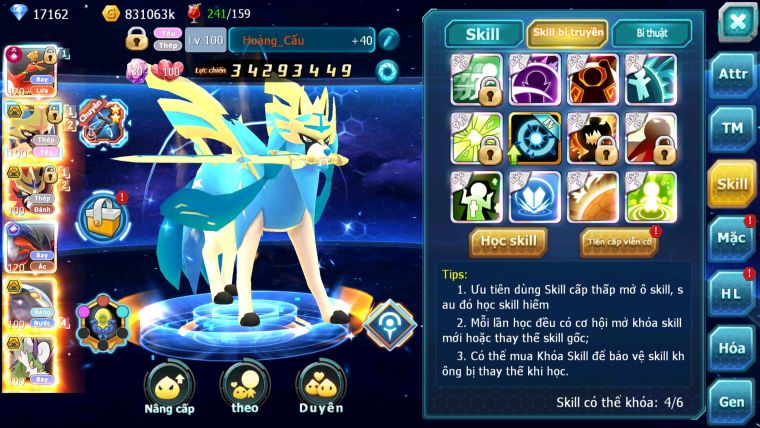Select the Hóa side tab
This screenshot has height=428, width=760.
click(733, 348)
